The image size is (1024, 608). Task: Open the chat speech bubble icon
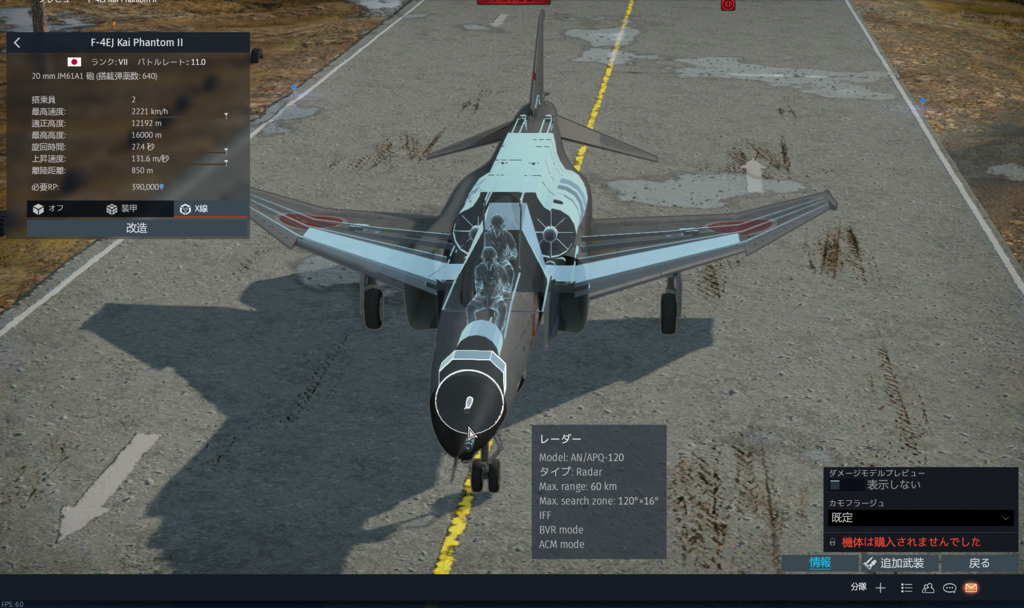click(949, 588)
